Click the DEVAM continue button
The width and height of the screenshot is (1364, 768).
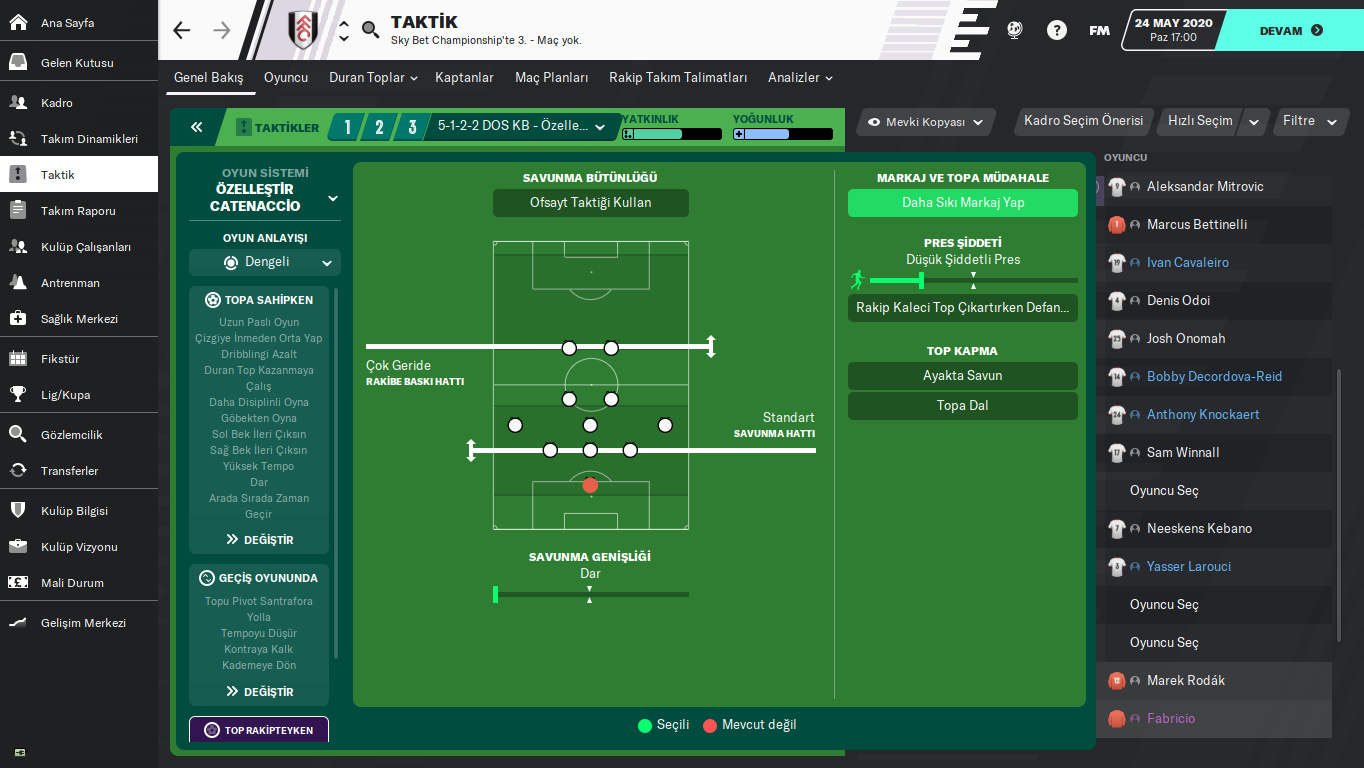click(x=1291, y=30)
